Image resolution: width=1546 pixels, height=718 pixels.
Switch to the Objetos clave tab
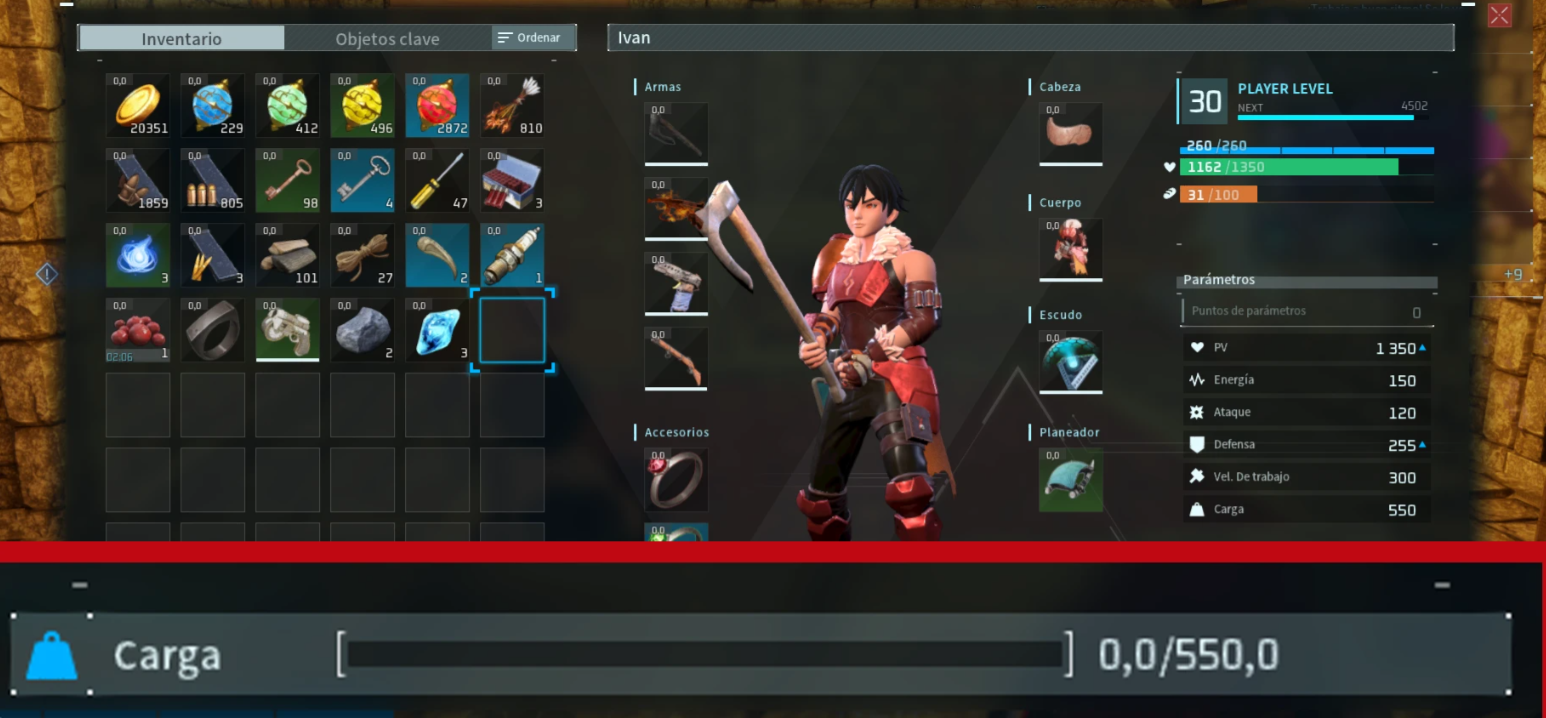387,39
